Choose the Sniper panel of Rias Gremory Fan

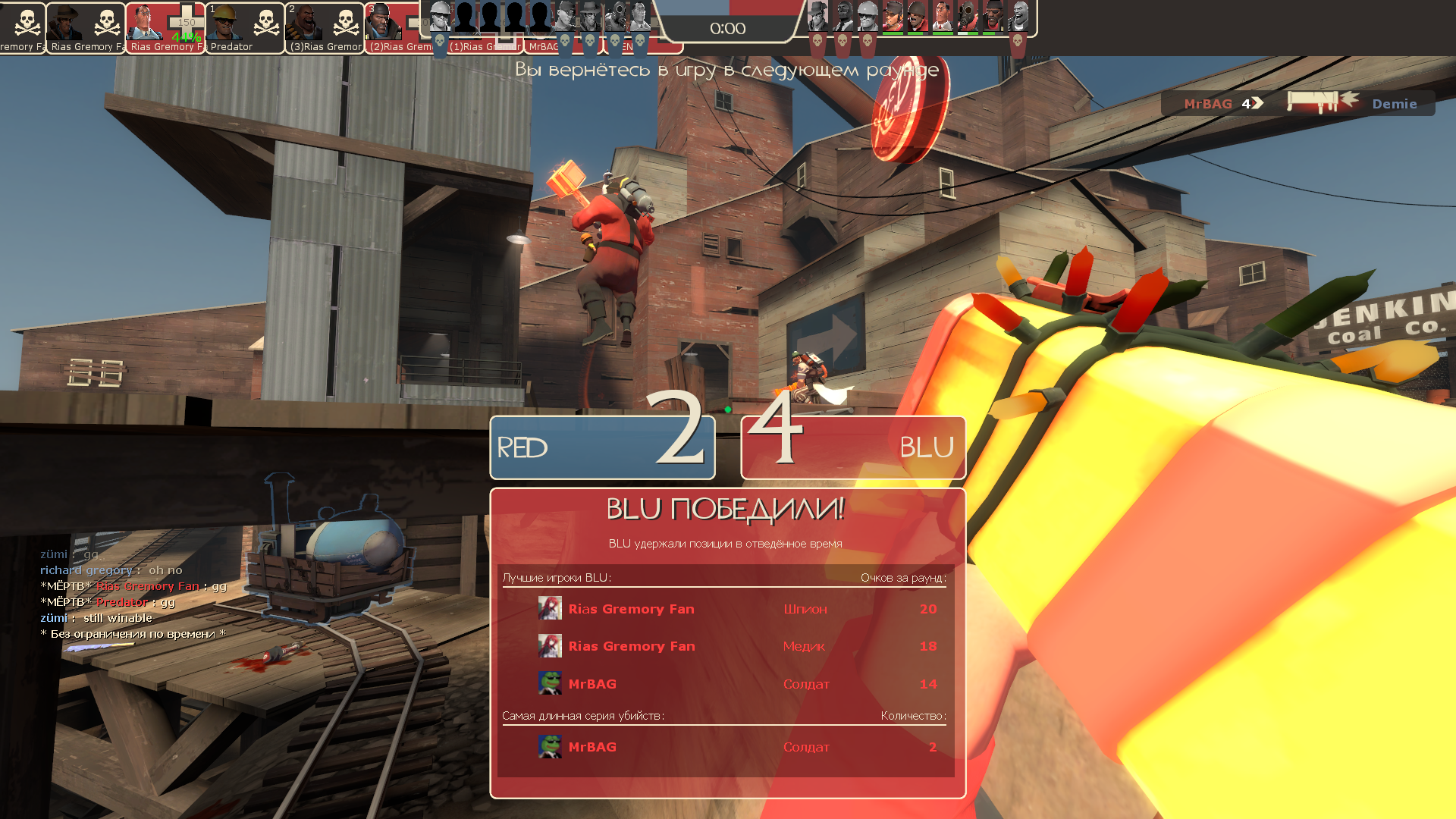tap(85, 28)
